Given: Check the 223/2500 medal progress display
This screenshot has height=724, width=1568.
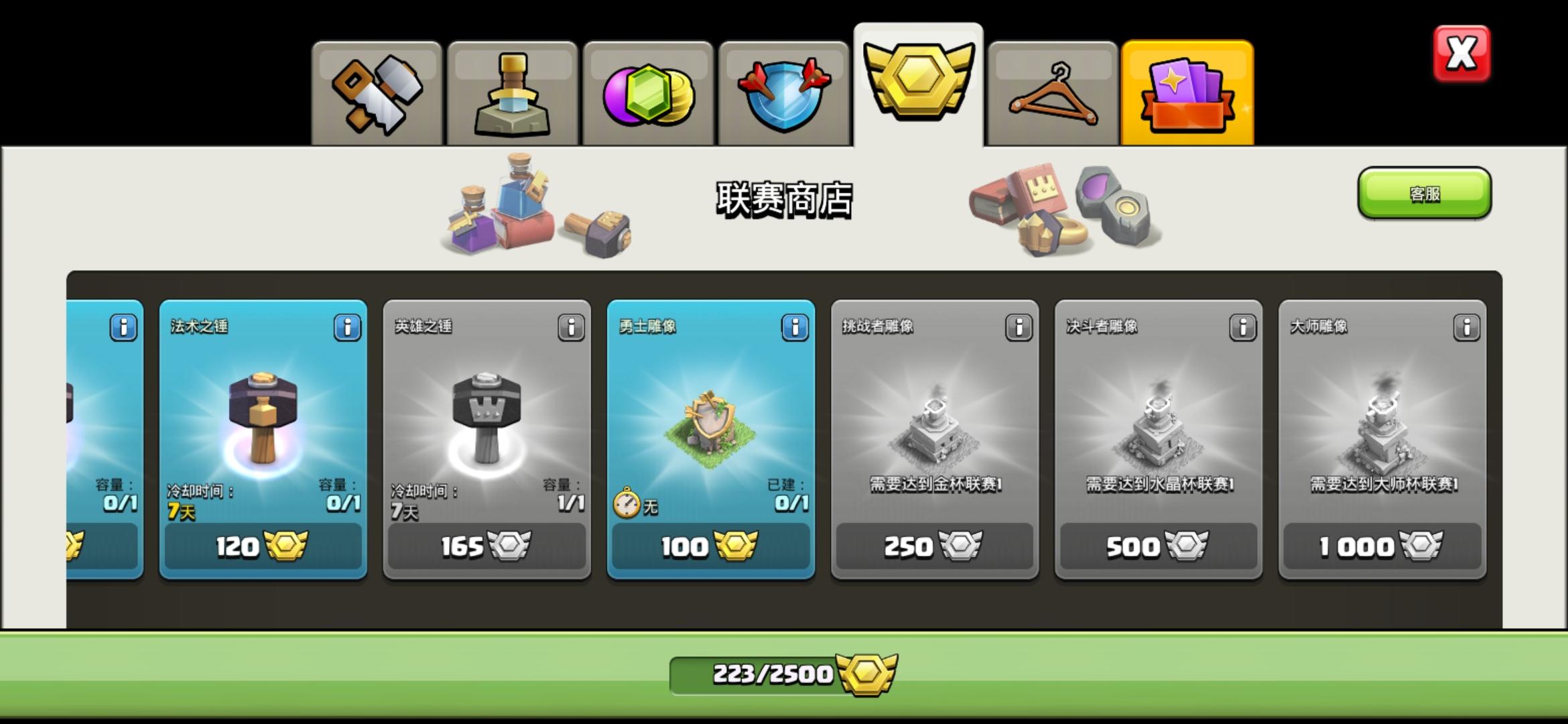Looking at the screenshot, I should (784, 676).
